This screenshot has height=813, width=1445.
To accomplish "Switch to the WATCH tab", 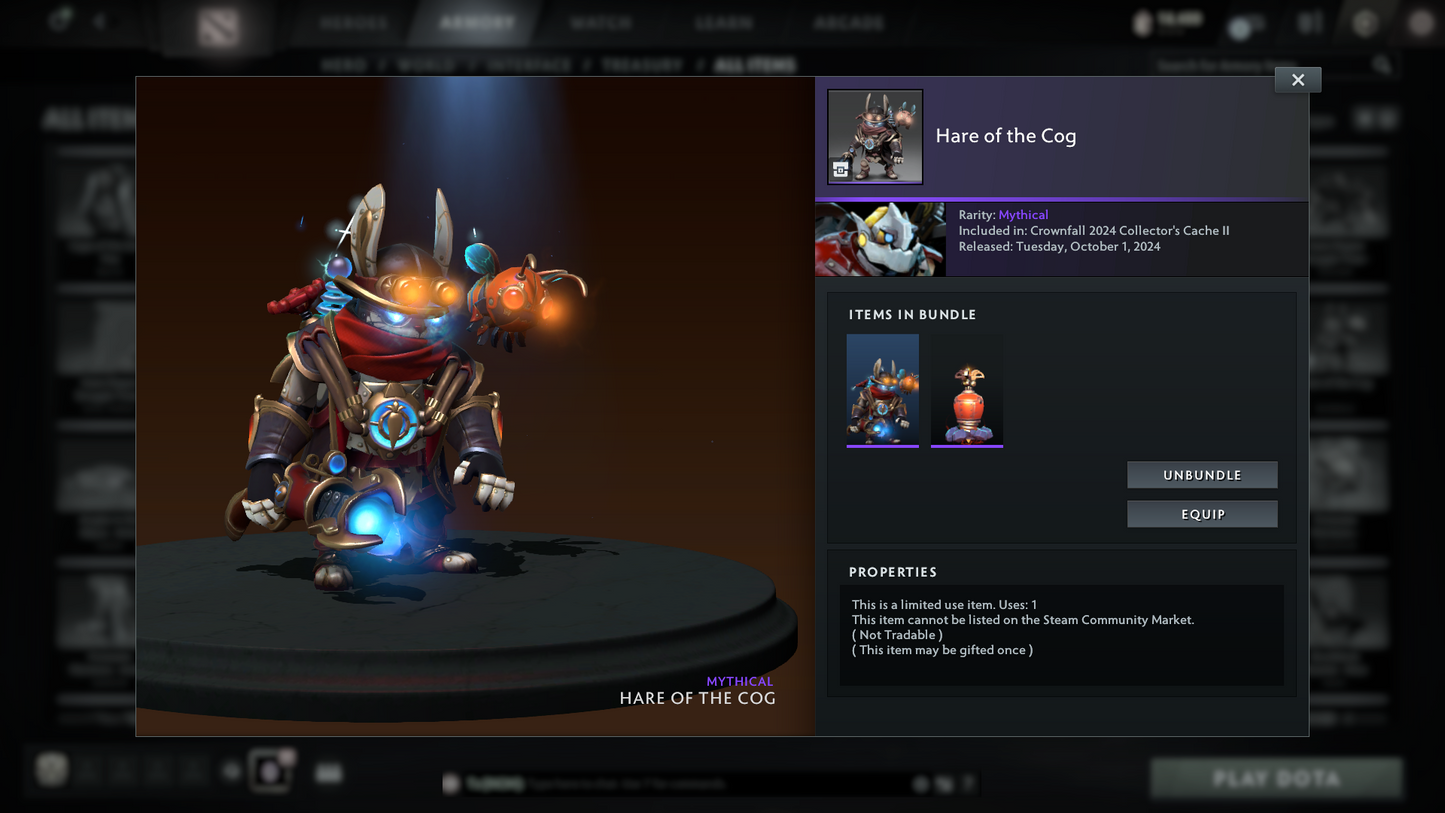I will click(601, 21).
